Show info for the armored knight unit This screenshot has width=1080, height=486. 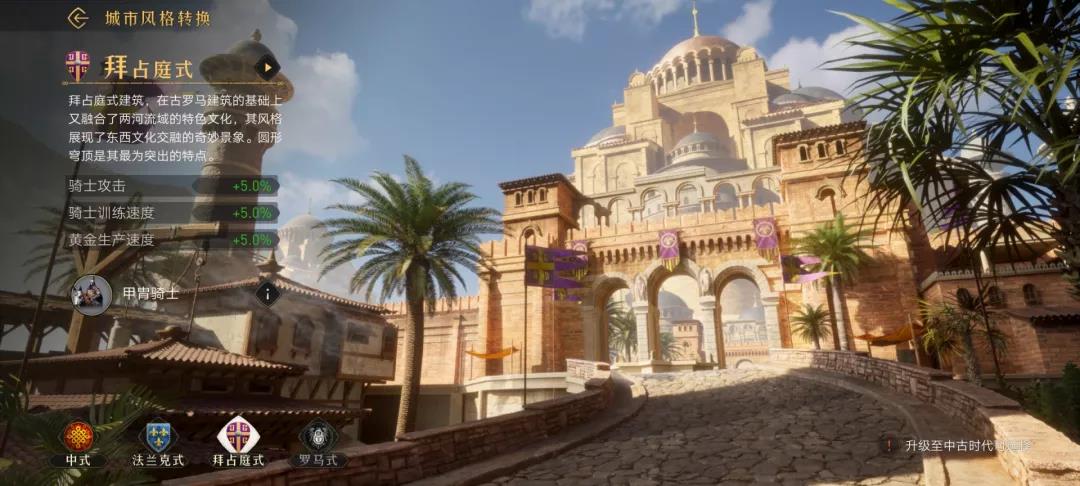267,294
